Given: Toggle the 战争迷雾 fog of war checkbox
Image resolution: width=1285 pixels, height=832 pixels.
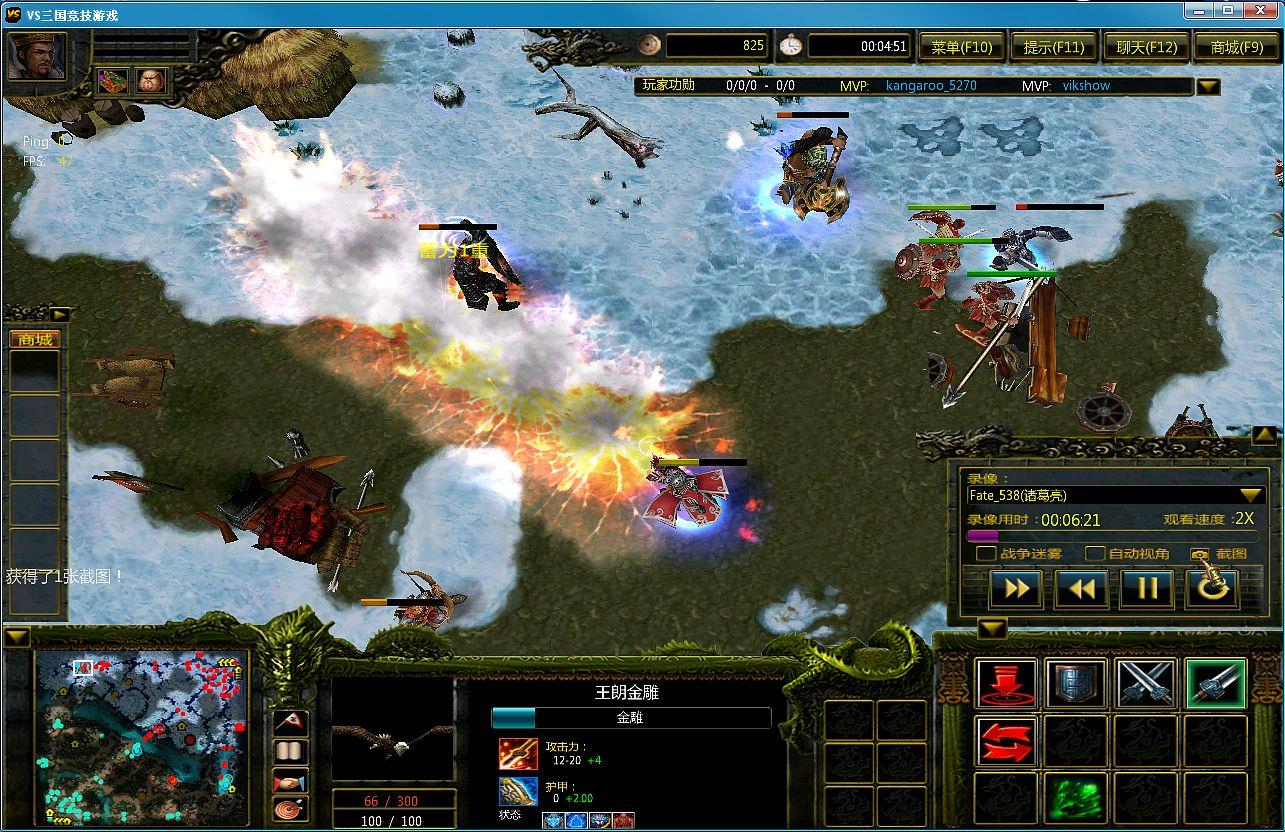Looking at the screenshot, I should (x=986, y=554).
